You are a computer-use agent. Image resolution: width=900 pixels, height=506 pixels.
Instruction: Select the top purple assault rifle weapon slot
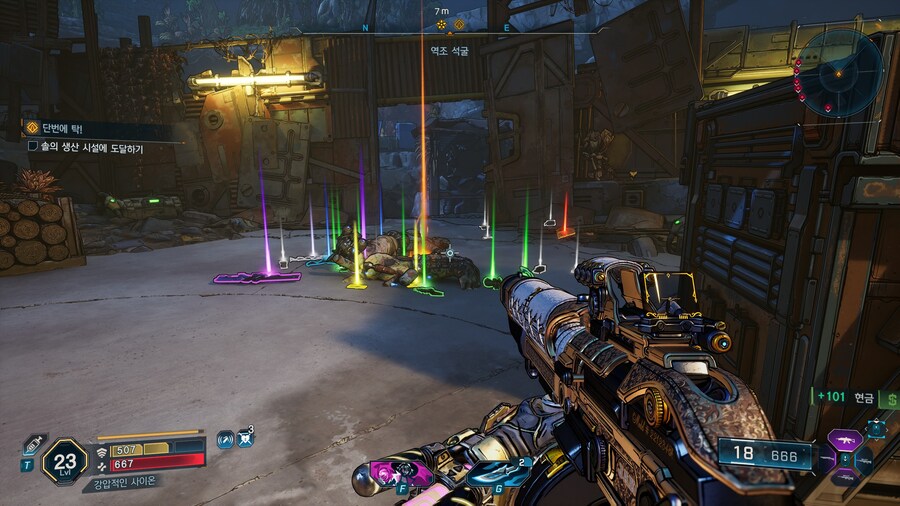pos(843,440)
